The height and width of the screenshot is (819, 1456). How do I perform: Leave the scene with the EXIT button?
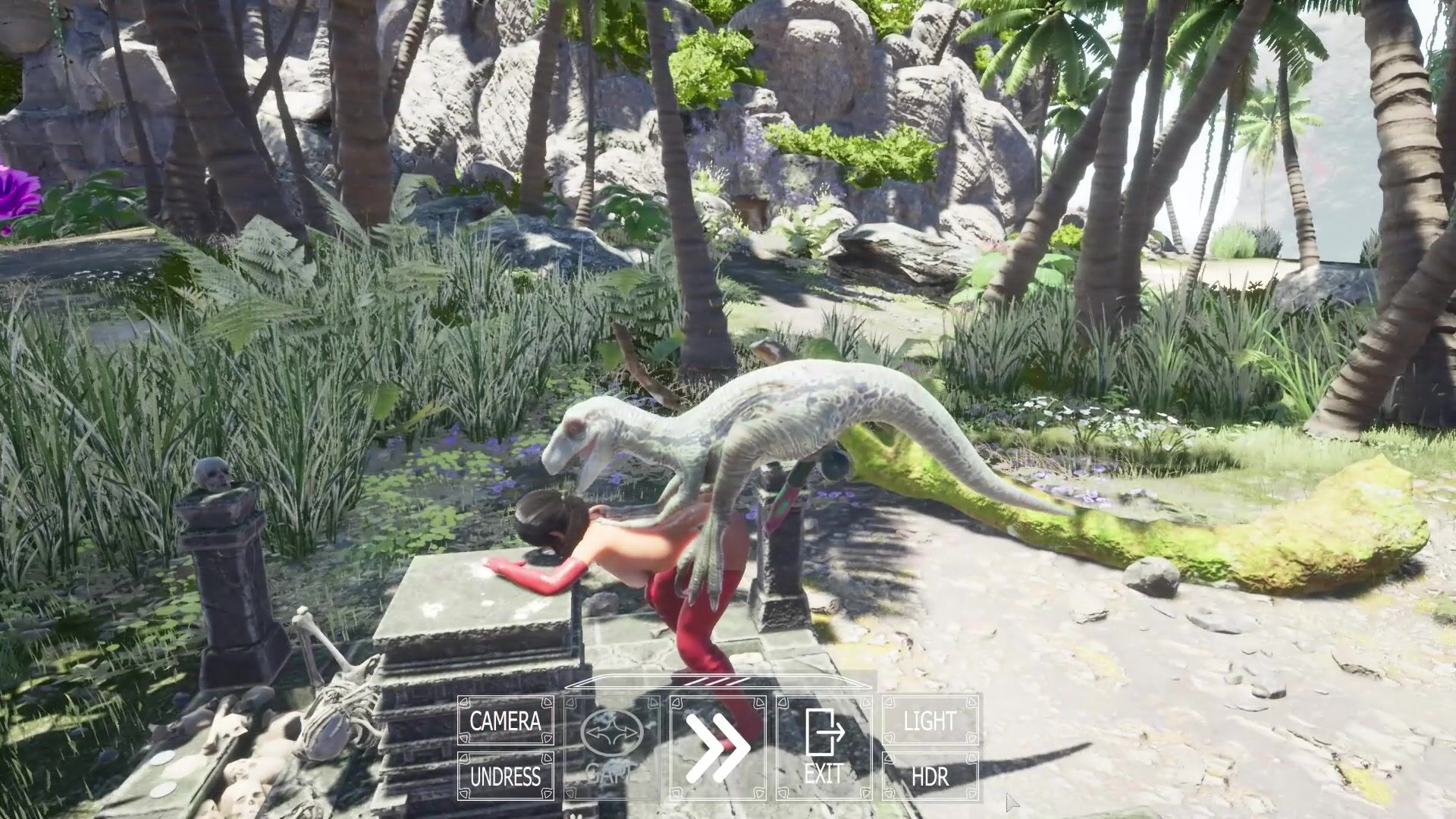824,748
